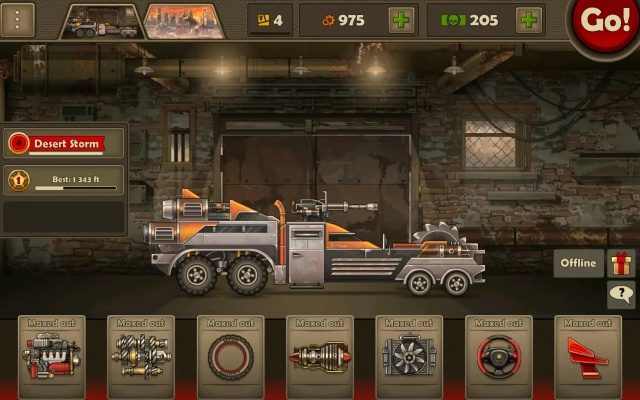The width and height of the screenshot is (640, 400).
Task: Select the tire wheels upgrade
Action: (x=230, y=354)
